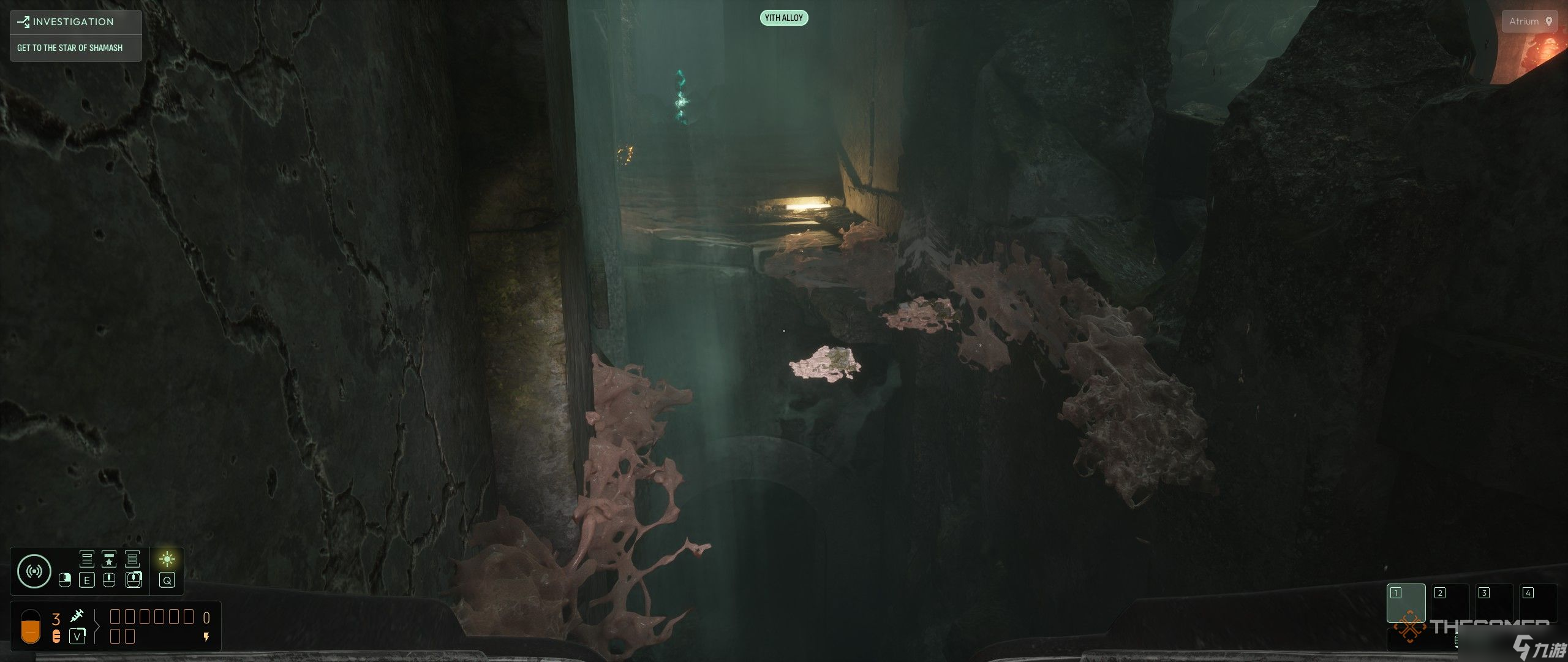Click the orange health pill capsule icon
Screen dimensions: 1568x662
(31, 628)
